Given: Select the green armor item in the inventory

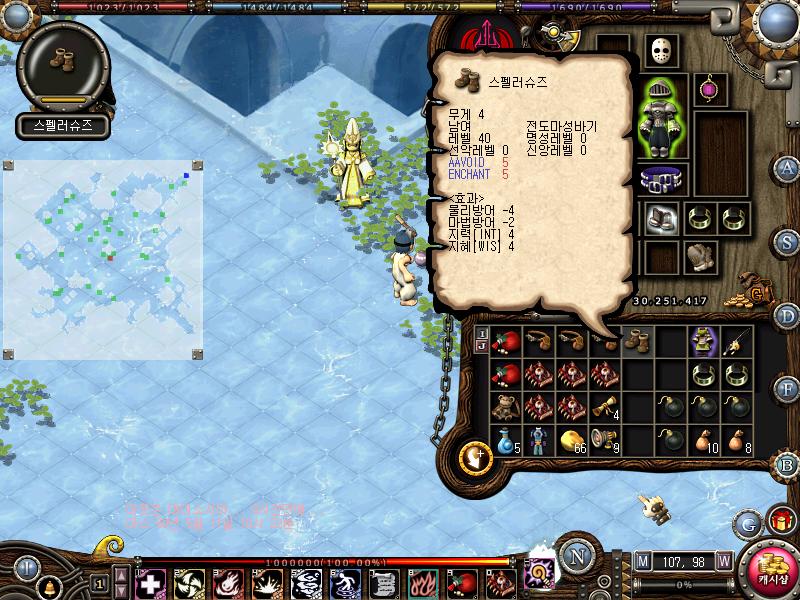Looking at the screenshot, I should (x=704, y=341).
